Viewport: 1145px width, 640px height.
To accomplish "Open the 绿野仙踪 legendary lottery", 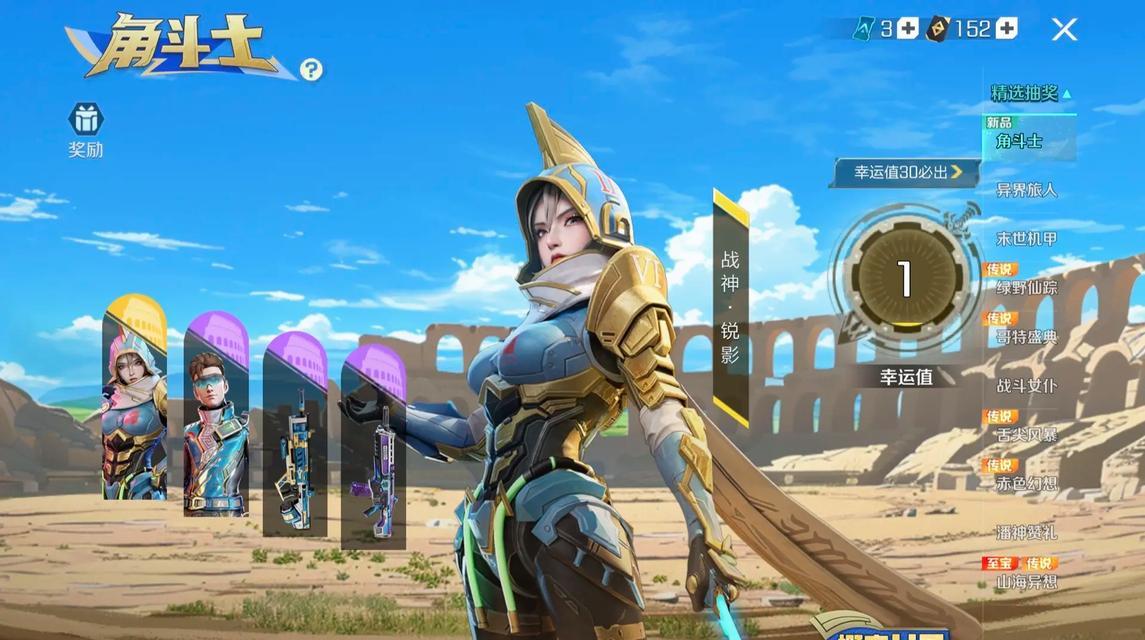I will pyautogui.click(x=1026, y=288).
